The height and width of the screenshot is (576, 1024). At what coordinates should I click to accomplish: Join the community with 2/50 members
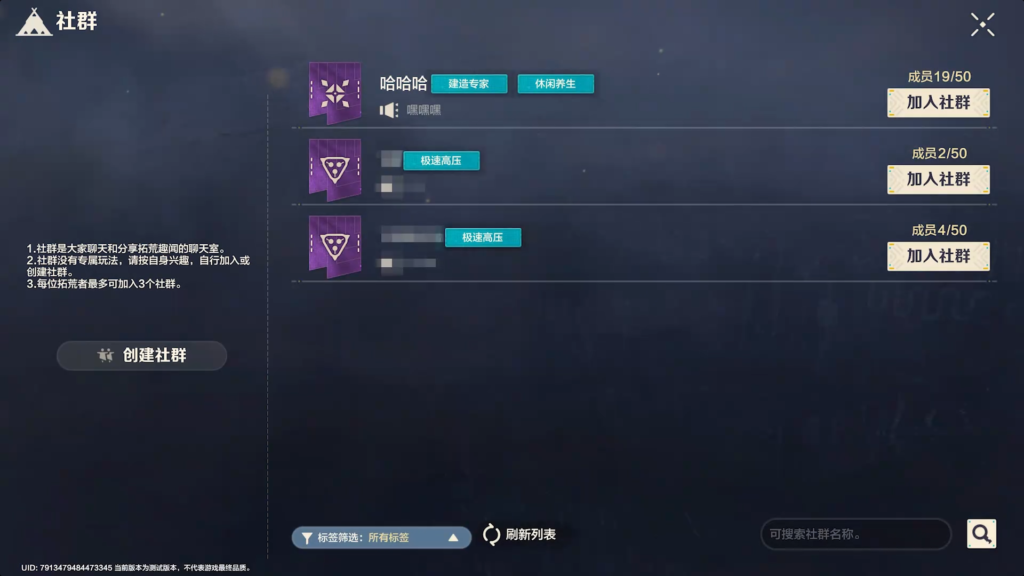tap(938, 179)
